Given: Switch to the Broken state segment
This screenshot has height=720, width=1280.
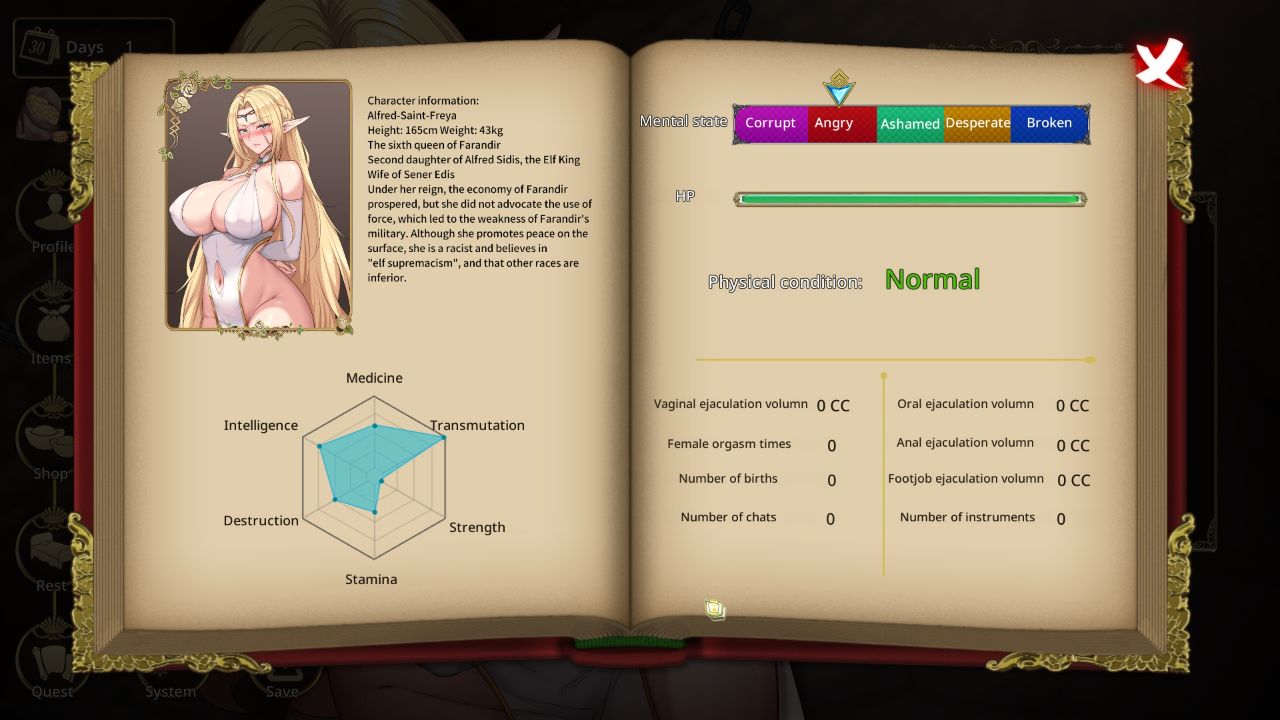Looking at the screenshot, I should pyautogui.click(x=1049, y=123).
